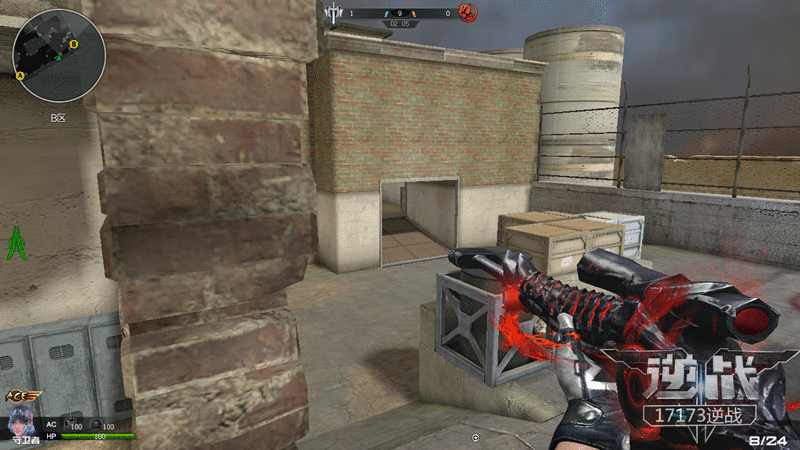Click the silver sword team emblem
Image resolution: width=800 pixels, height=450 pixels.
pyautogui.click(x=334, y=13)
